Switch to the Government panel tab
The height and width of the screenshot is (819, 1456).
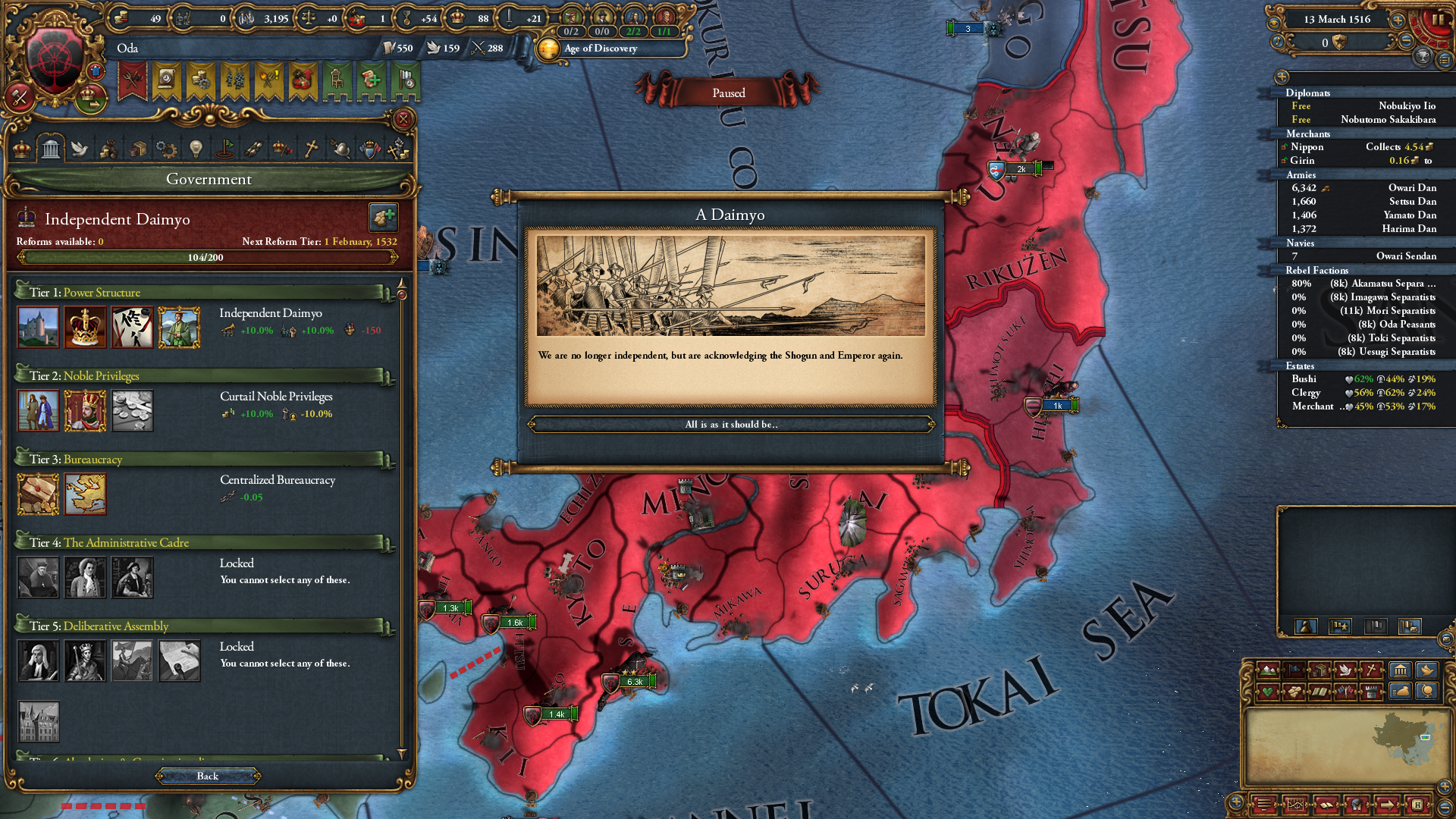(51, 148)
